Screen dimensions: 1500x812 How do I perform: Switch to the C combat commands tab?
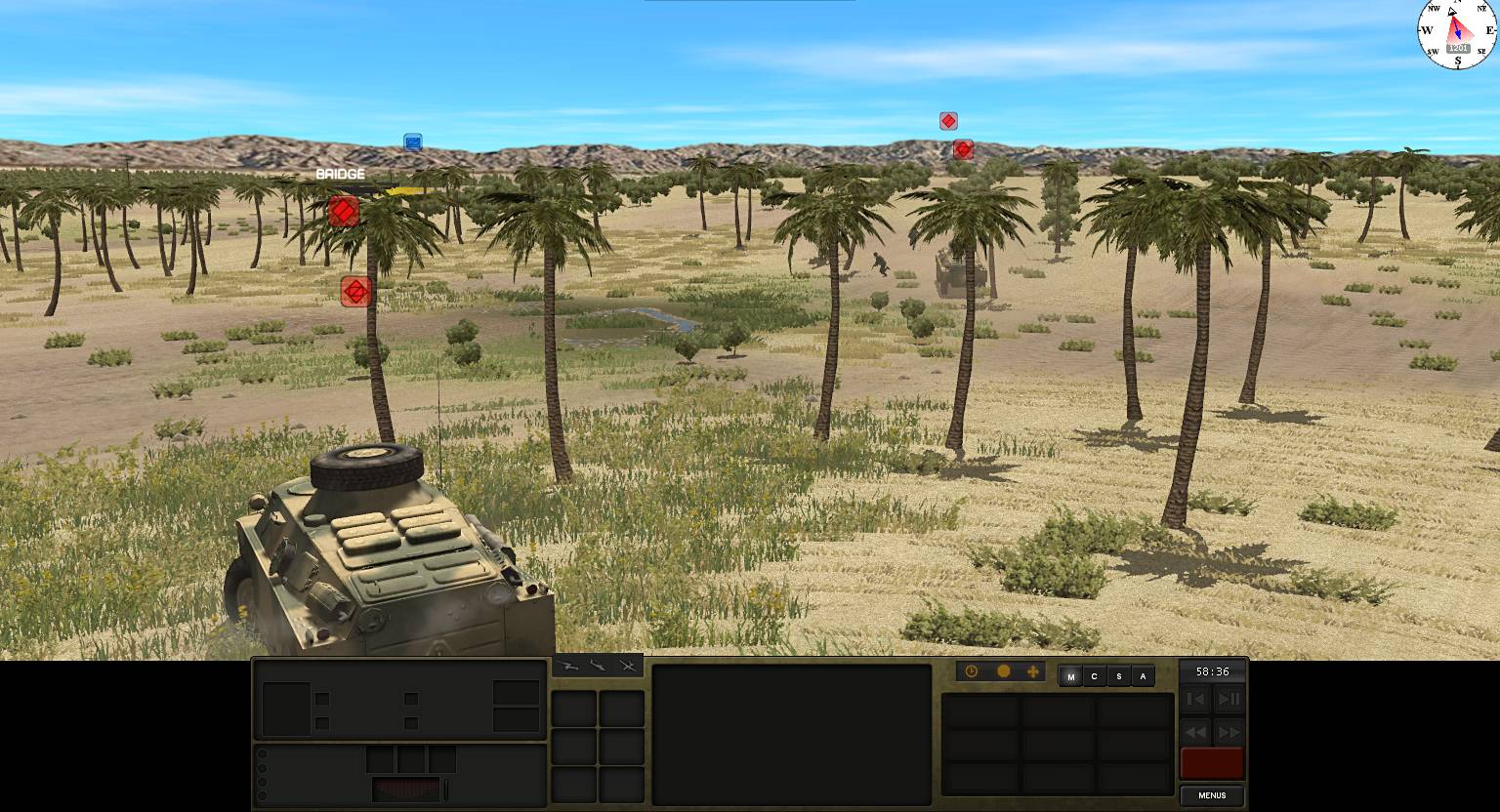point(1094,675)
